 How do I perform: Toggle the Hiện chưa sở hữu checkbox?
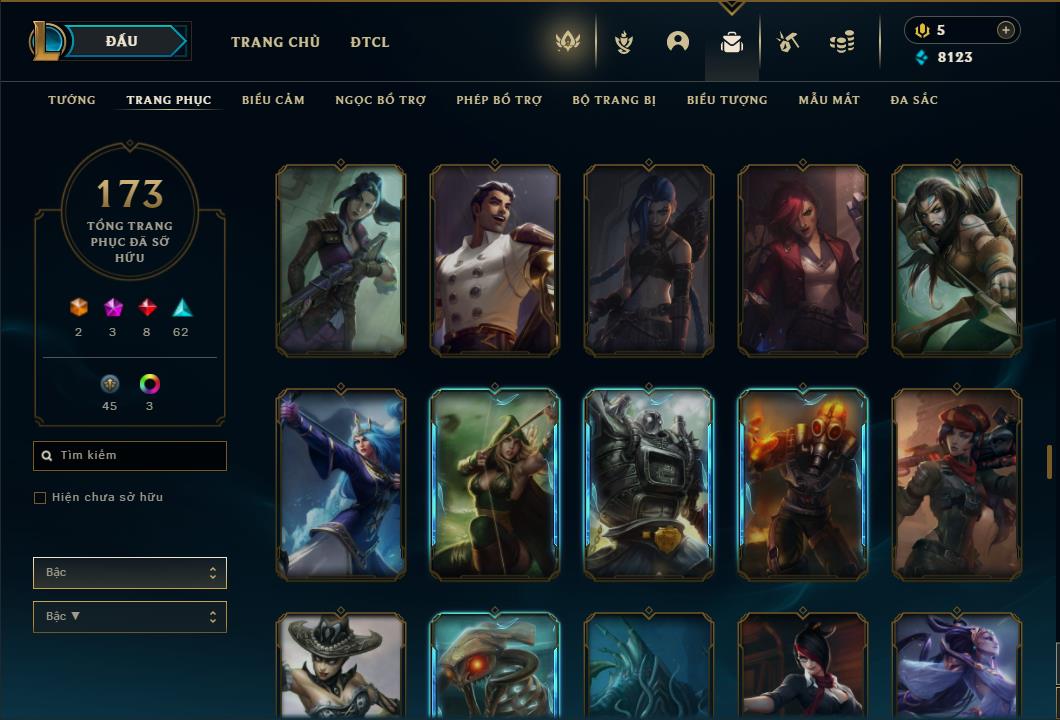coord(40,498)
